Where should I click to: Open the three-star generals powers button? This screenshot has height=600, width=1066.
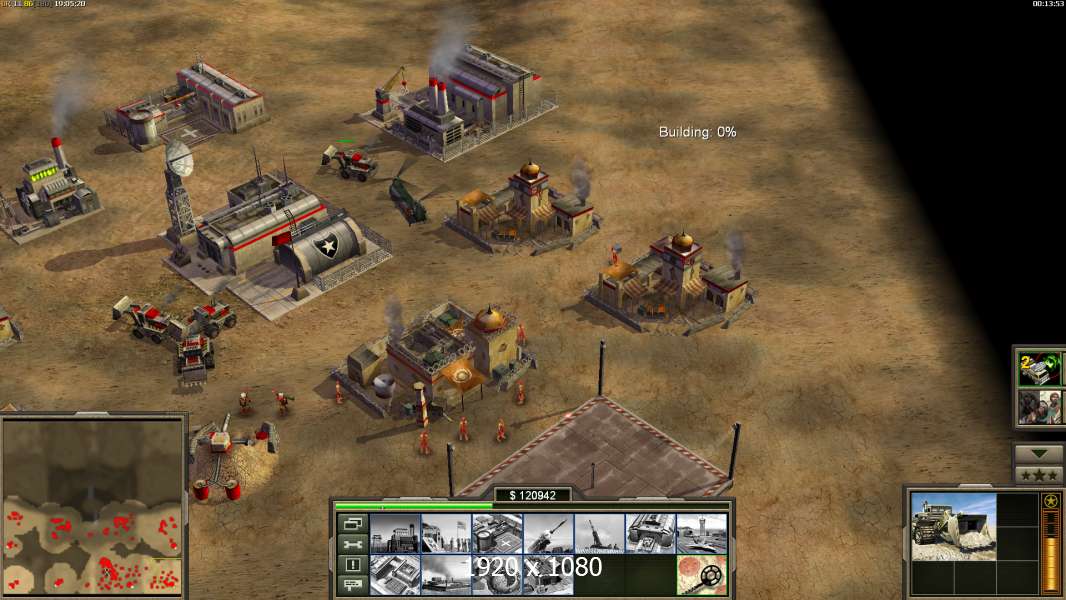coord(1039,474)
